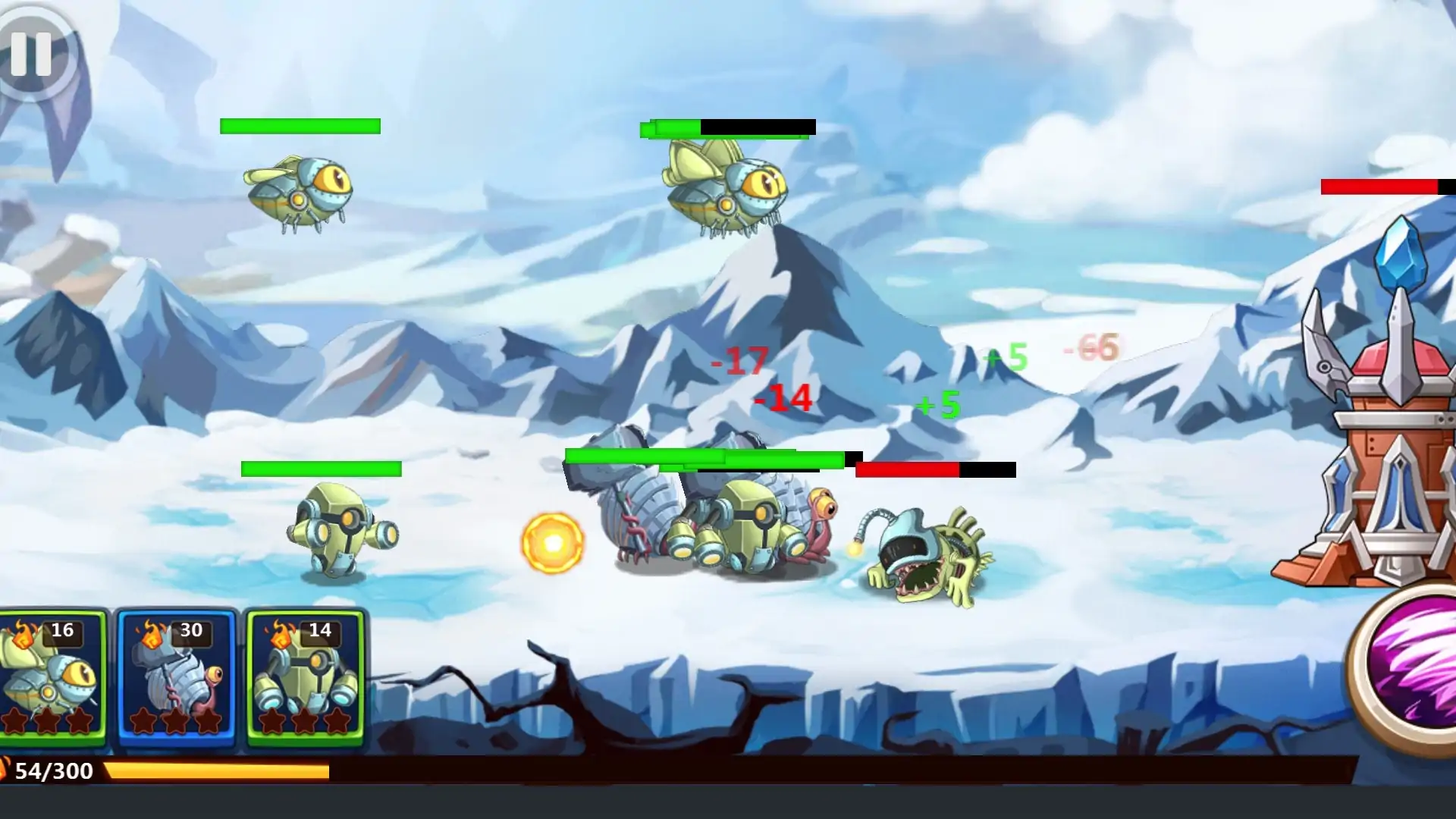Pause the battle
This screenshot has height=819, width=1456.
(x=32, y=54)
